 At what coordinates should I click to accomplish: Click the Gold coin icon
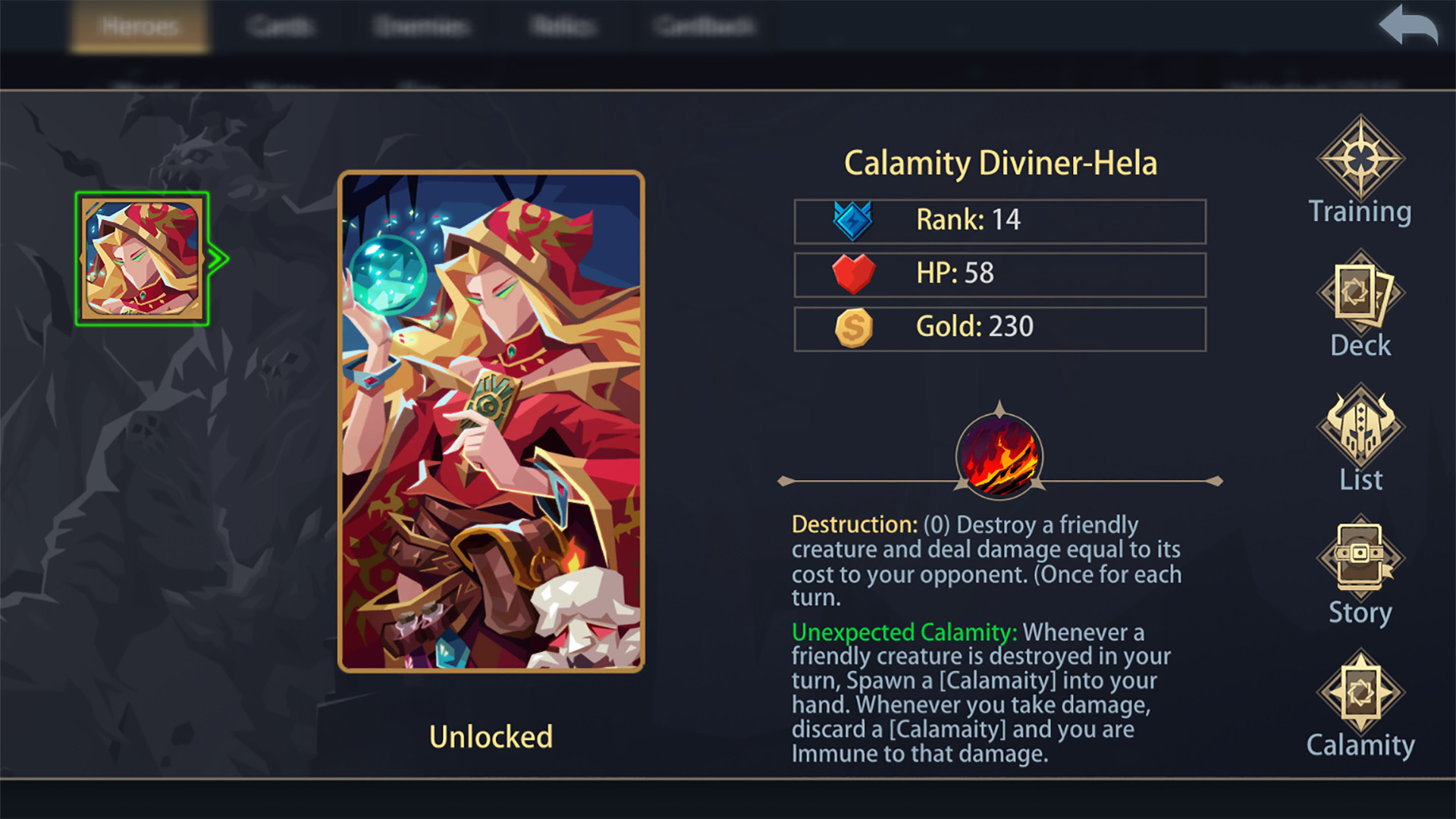coord(853,328)
